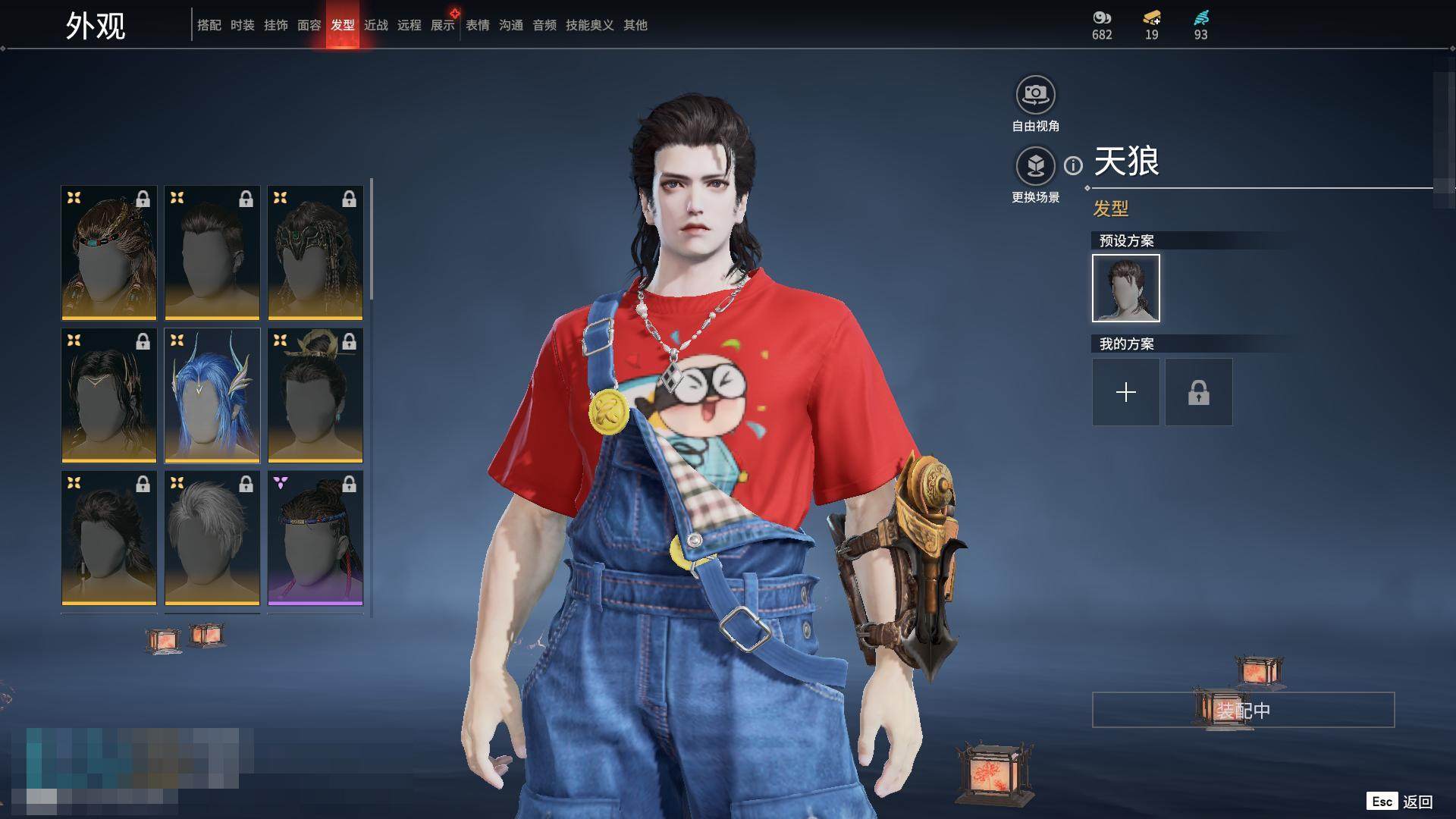This screenshot has width=1456, height=819.
Task: Switch to the 其他 tab
Action: tap(635, 25)
